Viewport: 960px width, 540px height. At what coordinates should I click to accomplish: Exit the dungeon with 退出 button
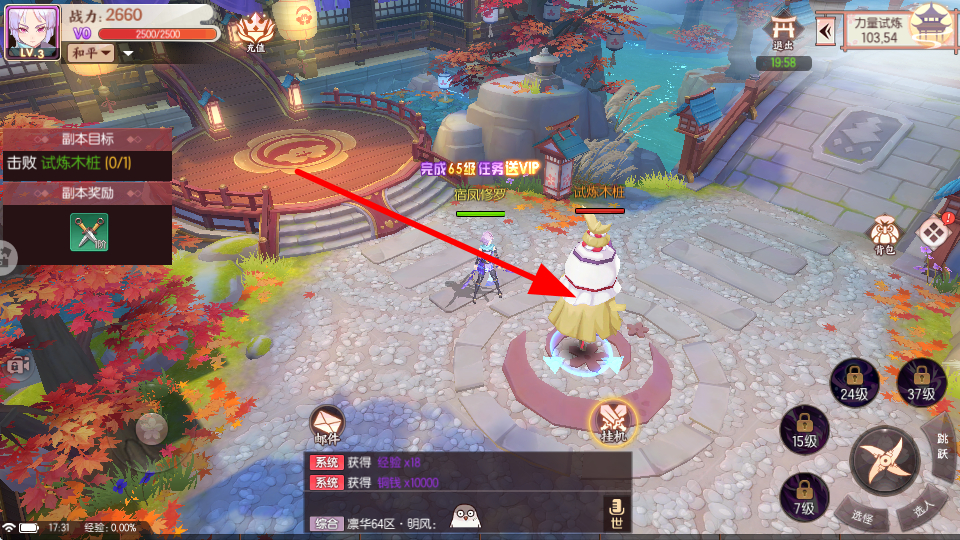(x=785, y=33)
